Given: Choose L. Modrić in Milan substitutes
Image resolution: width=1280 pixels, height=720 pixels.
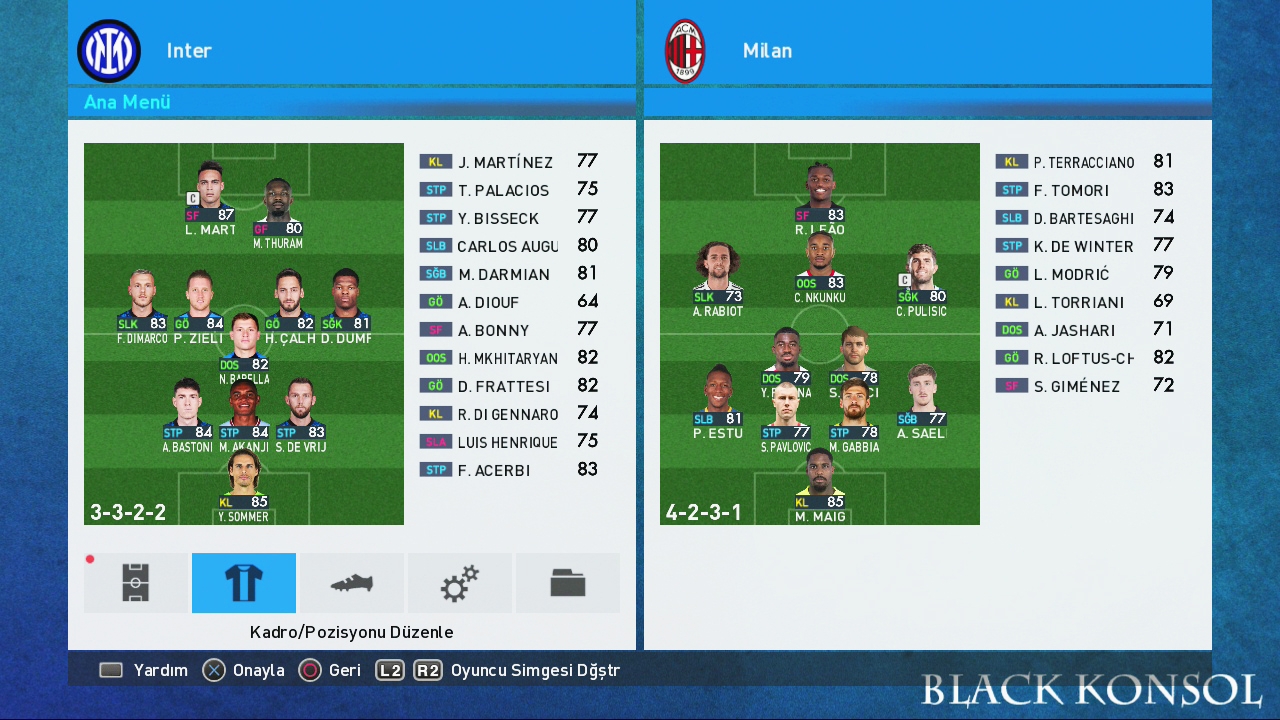Looking at the screenshot, I should tap(1084, 274).
